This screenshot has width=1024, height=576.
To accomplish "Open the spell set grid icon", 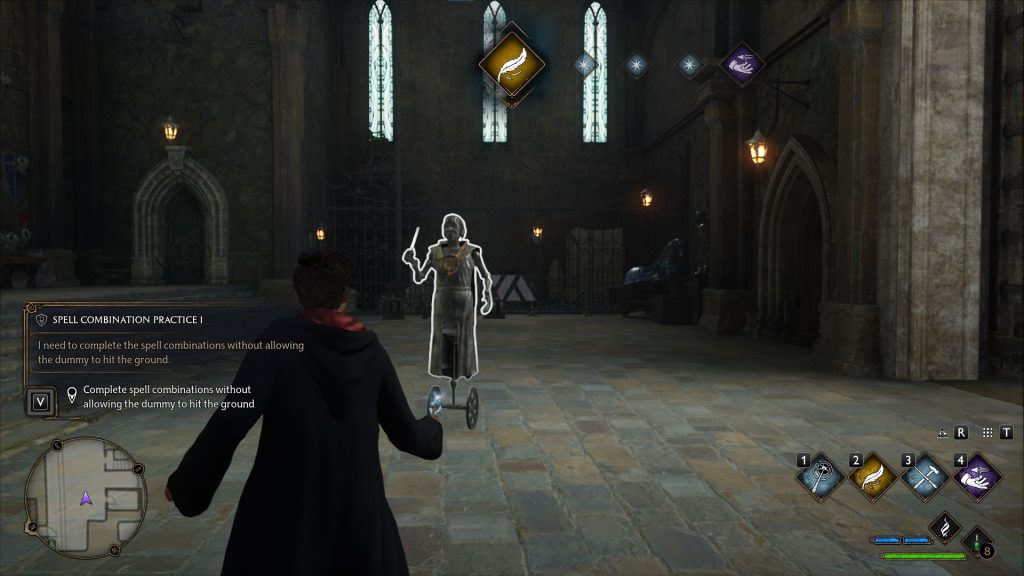I will (x=987, y=433).
